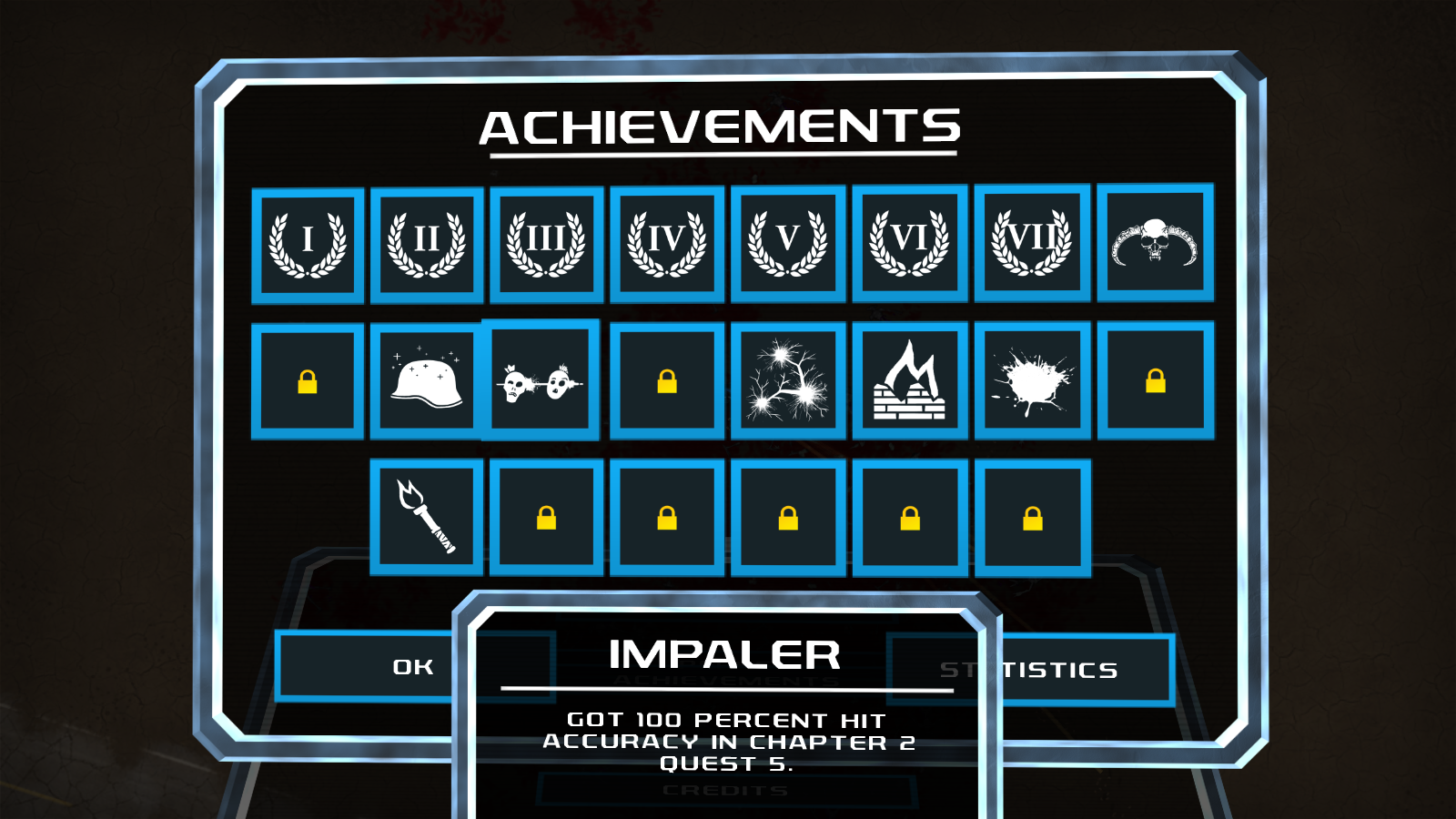The height and width of the screenshot is (819, 1456).
Task: Select the burning brick wall achievement
Action: click(910, 380)
